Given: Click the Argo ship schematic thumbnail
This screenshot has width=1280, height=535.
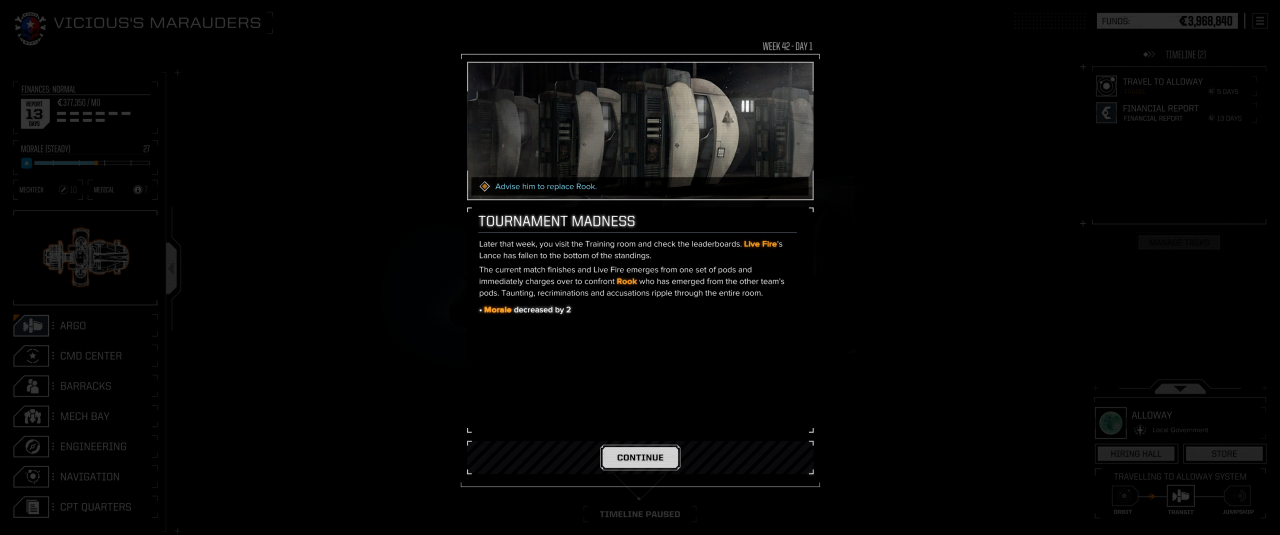Looking at the screenshot, I should pyautogui.click(x=85, y=255).
